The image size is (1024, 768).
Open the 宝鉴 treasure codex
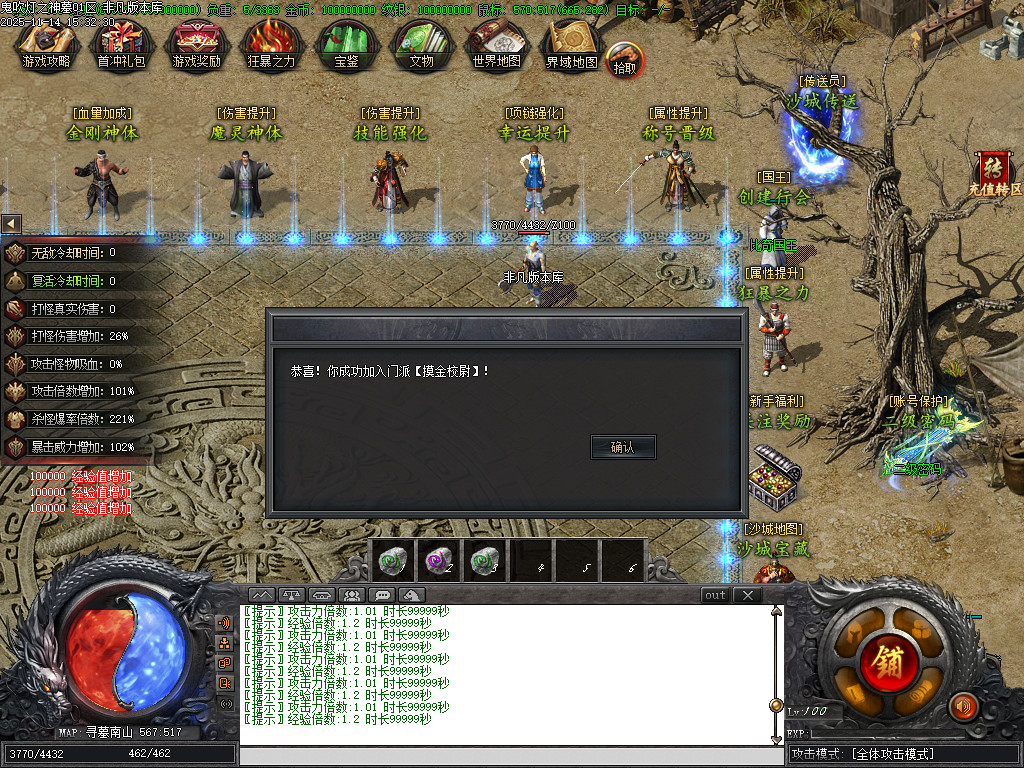click(x=346, y=45)
